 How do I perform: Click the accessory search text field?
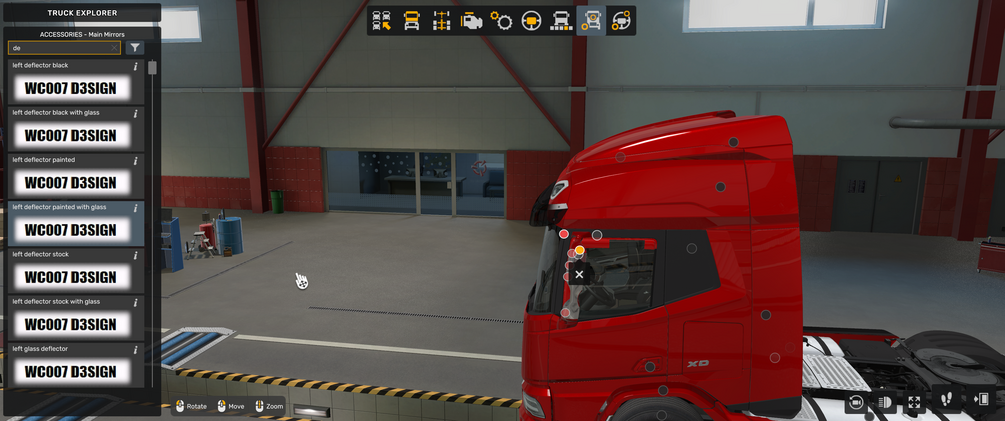point(60,48)
